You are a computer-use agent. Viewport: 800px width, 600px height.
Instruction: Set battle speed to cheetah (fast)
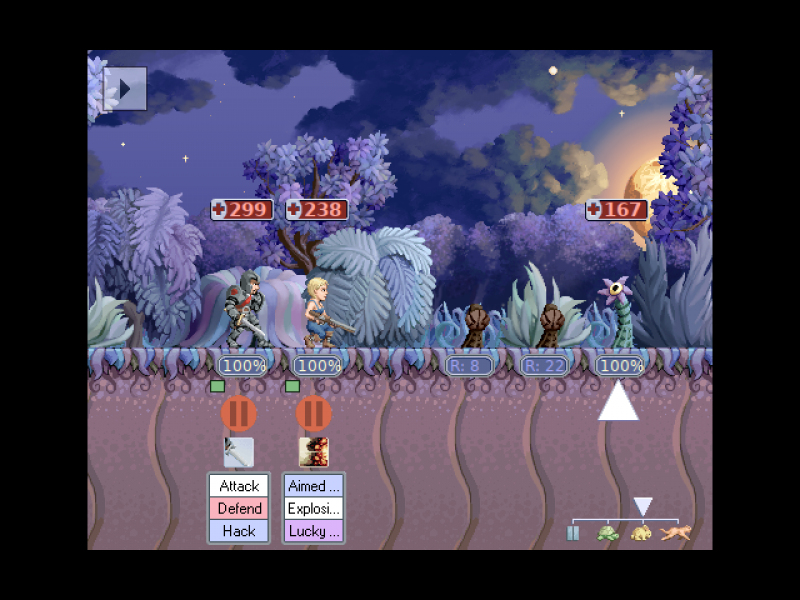[x=677, y=533]
